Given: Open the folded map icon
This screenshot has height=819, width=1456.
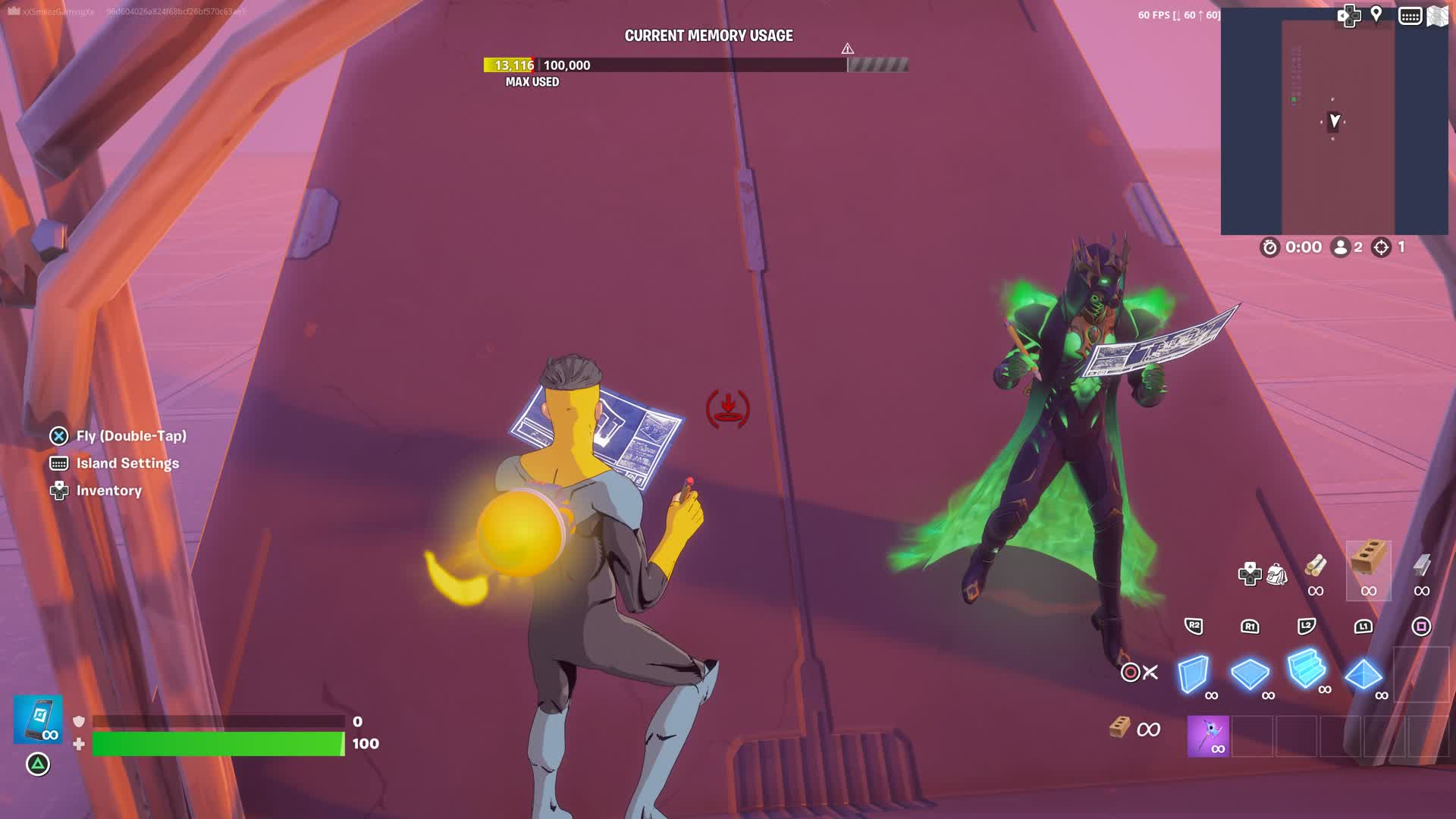Looking at the screenshot, I should (x=1438, y=16).
